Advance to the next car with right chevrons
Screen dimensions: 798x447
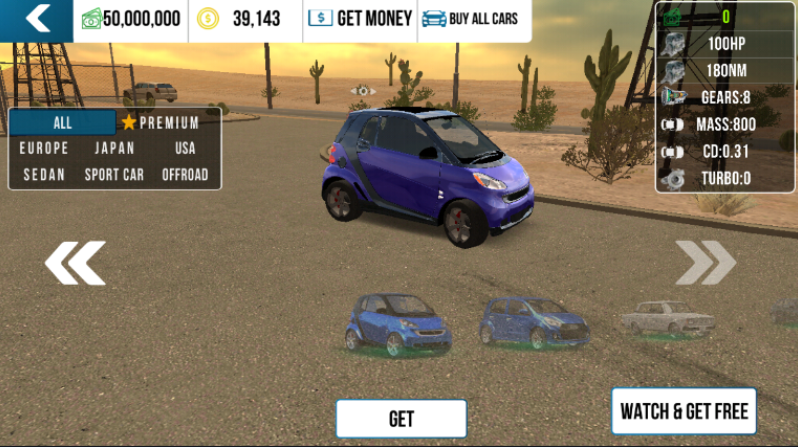(705, 263)
